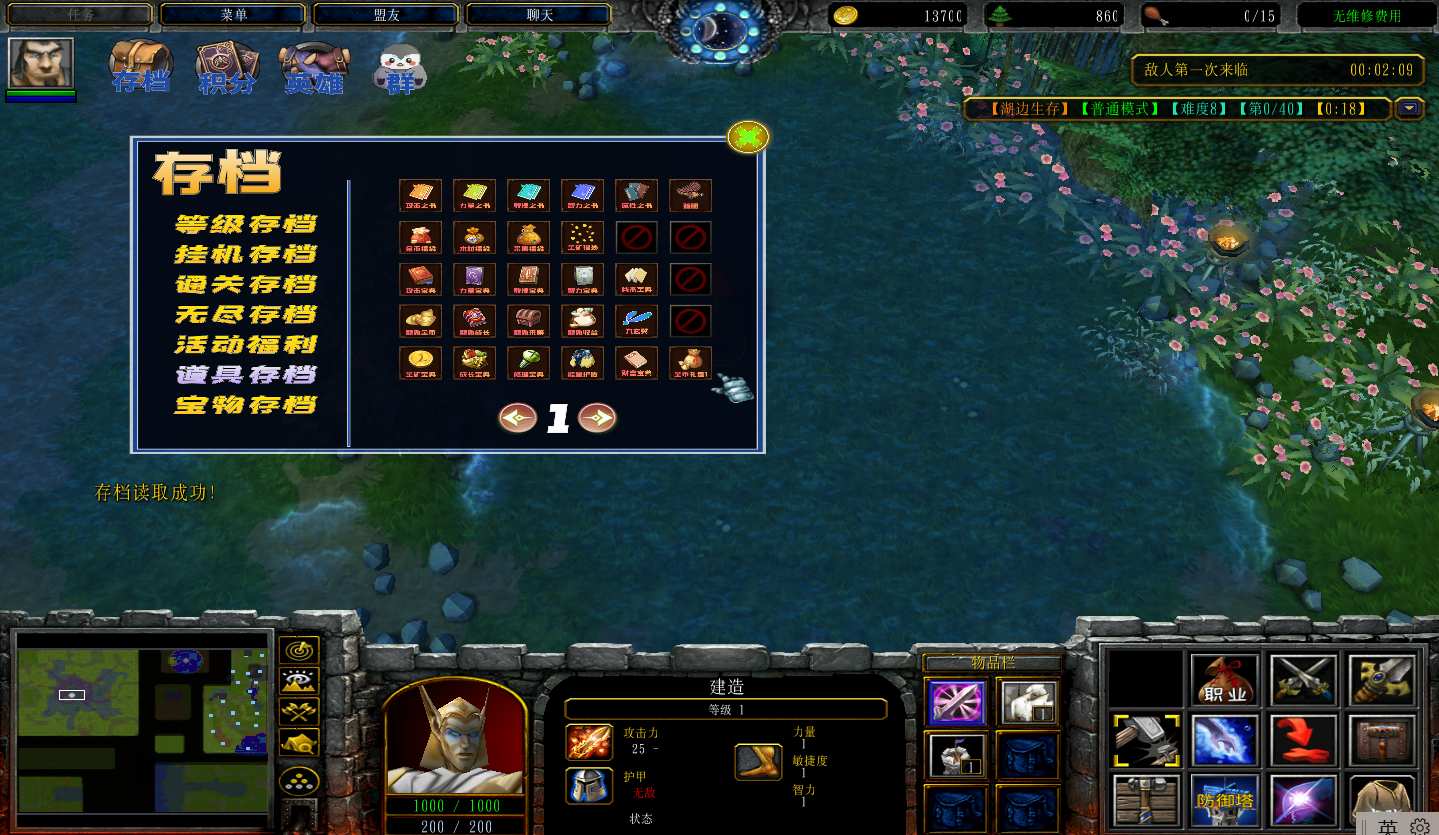
Task: Collapse the quest tracker with the arrow button
Action: [1410, 108]
